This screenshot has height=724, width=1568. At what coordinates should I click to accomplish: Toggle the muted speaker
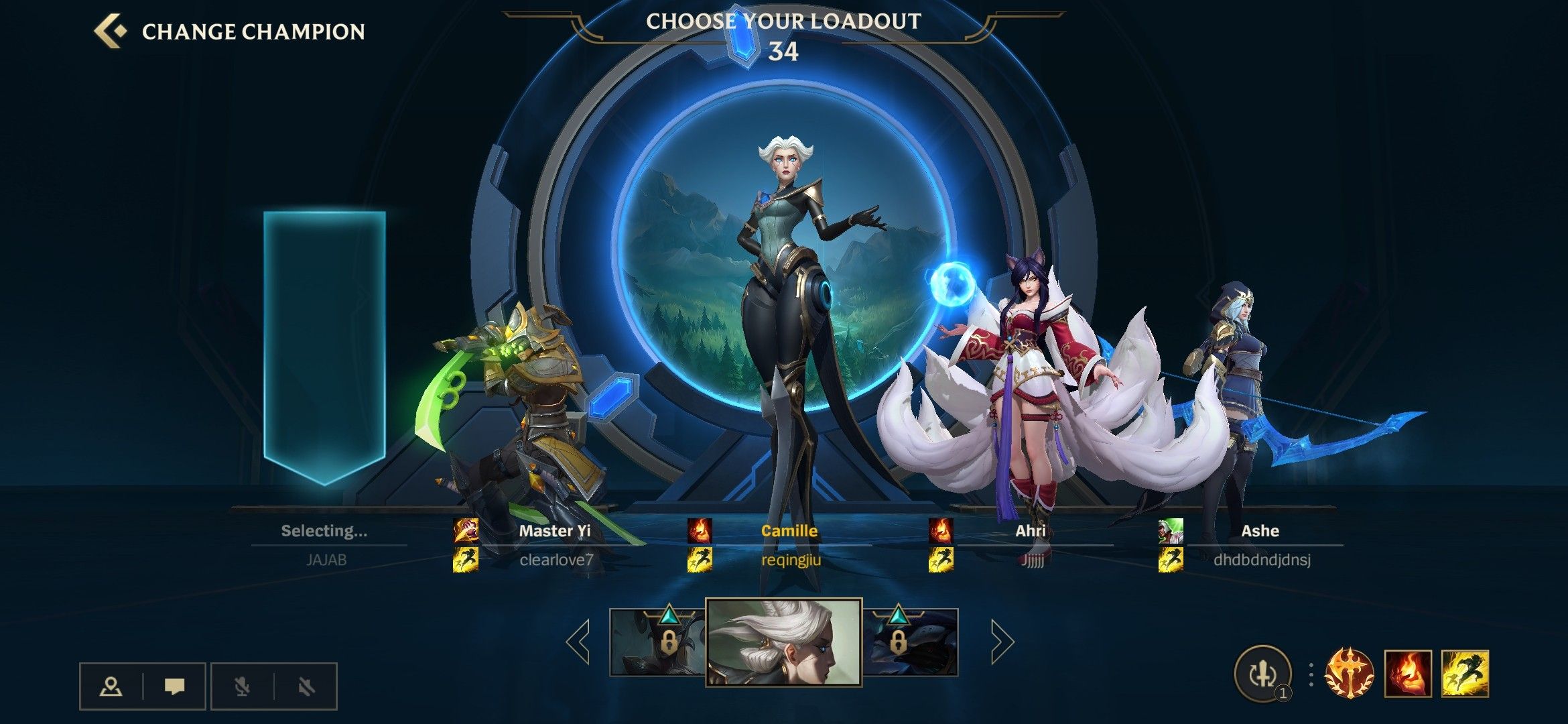pyautogui.click(x=306, y=686)
